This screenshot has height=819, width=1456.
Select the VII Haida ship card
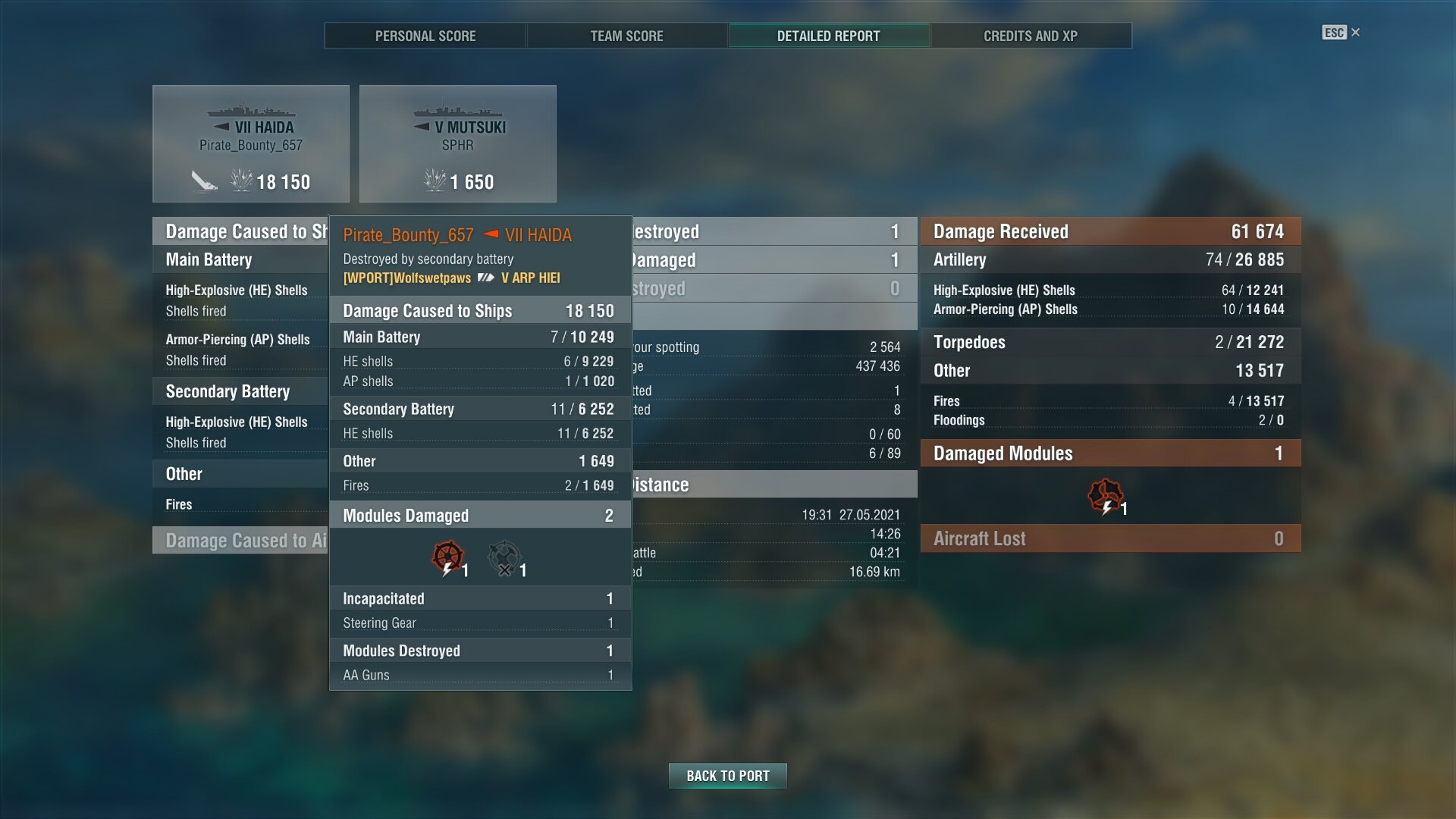click(x=251, y=144)
